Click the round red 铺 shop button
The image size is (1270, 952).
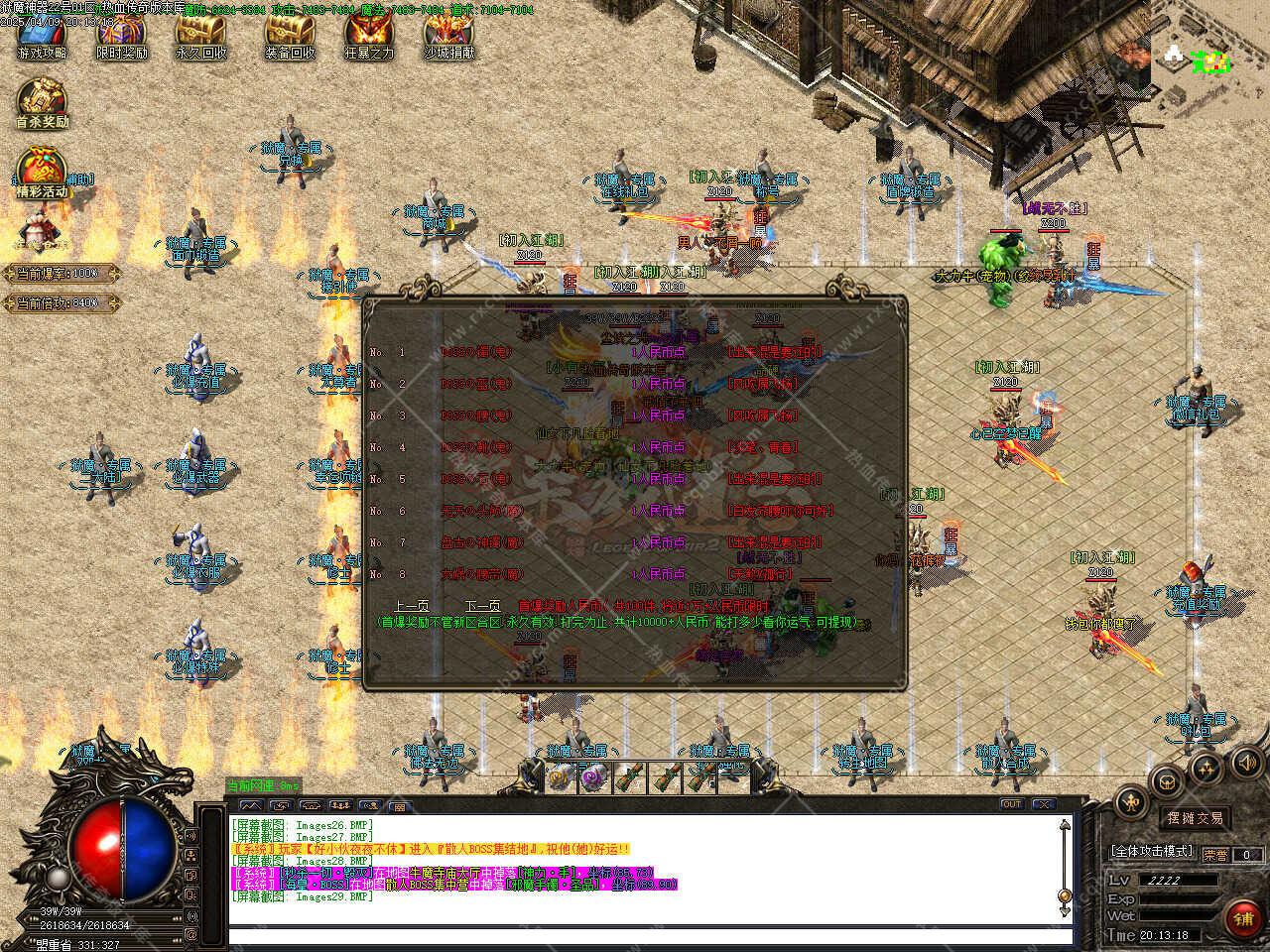point(1242,919)
